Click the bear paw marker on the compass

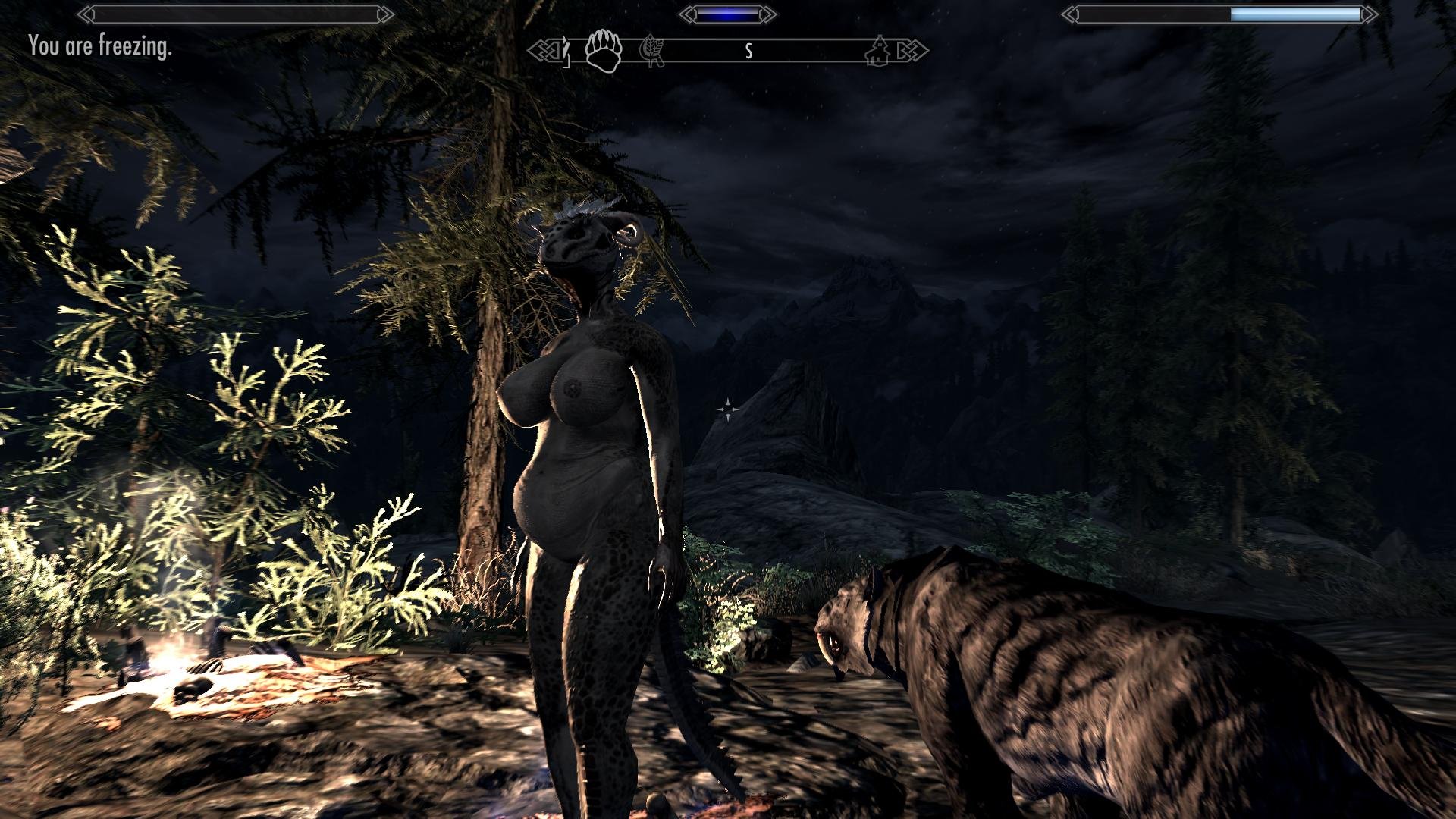click(x=604, y=50)
